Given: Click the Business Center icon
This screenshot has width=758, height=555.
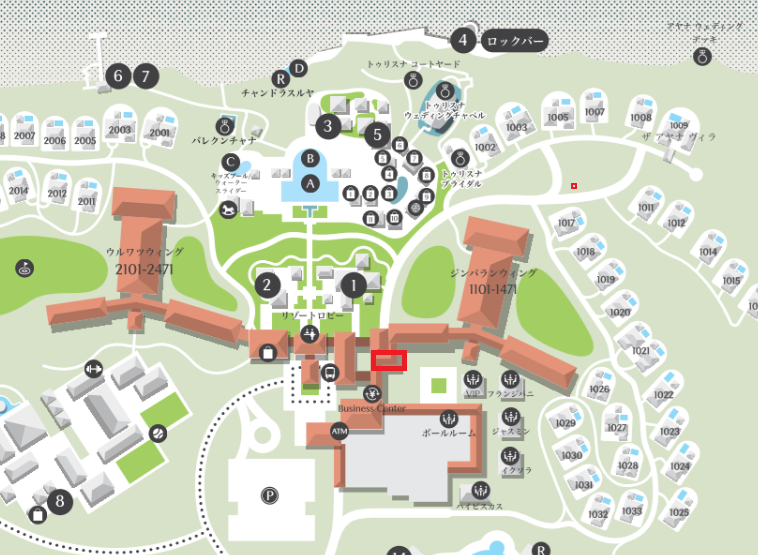Looking at the screenshot, I should [373, 393].
